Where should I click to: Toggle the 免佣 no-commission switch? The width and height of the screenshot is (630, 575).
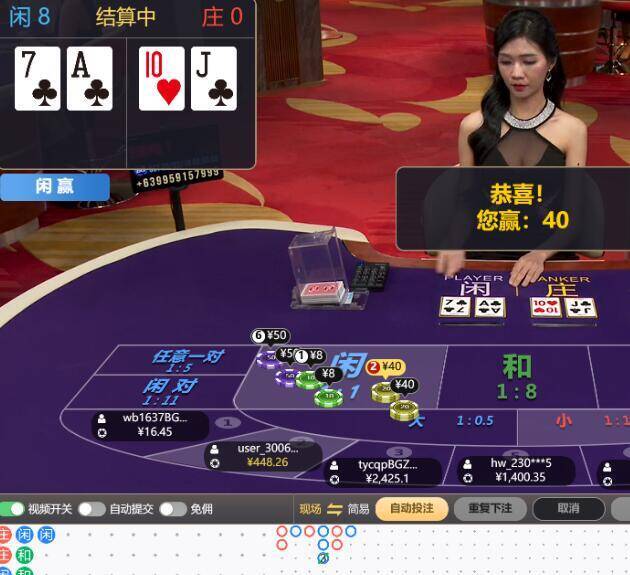coord(172,509)
